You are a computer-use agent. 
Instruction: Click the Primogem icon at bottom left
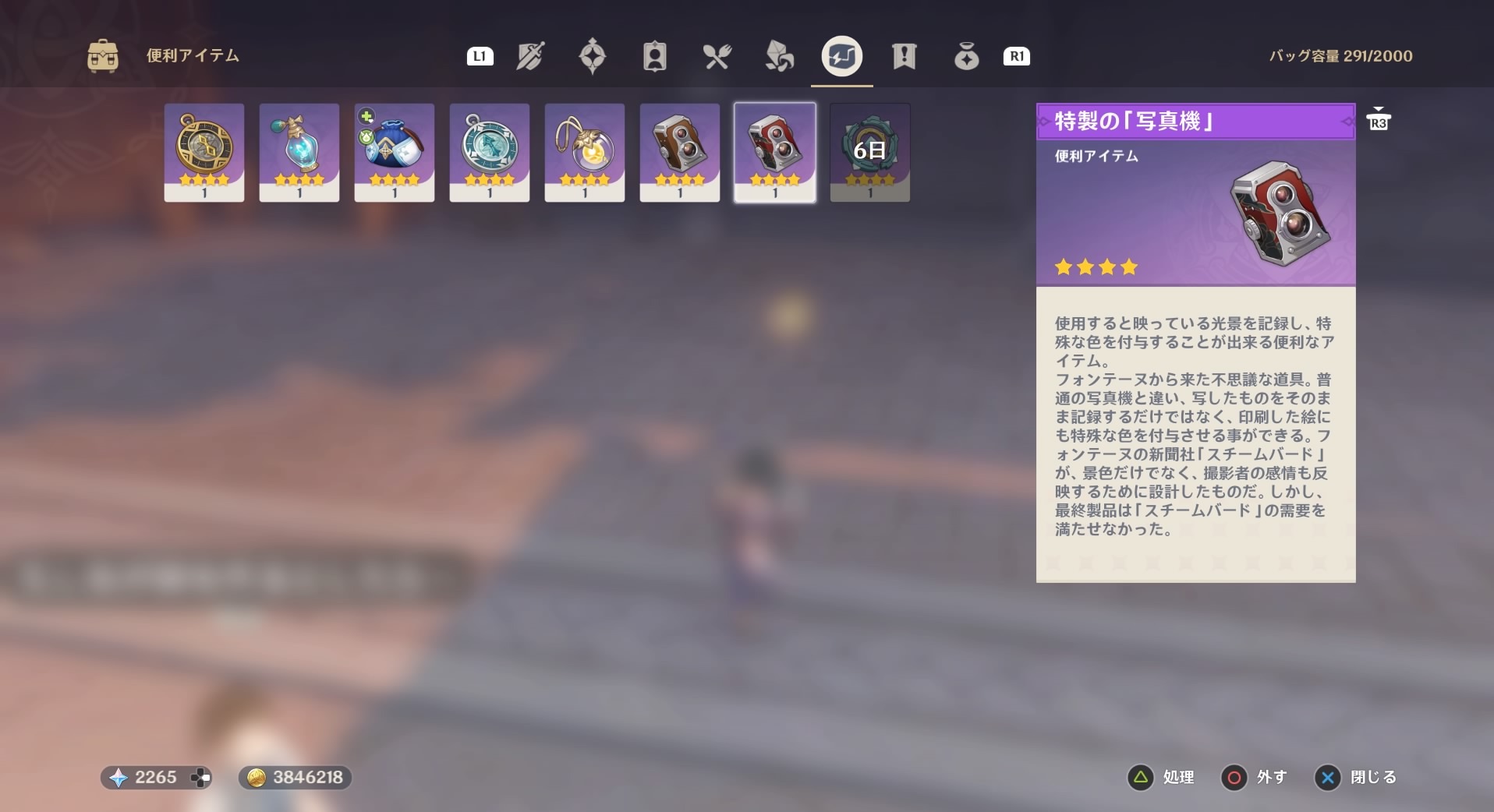coord(117,777)
